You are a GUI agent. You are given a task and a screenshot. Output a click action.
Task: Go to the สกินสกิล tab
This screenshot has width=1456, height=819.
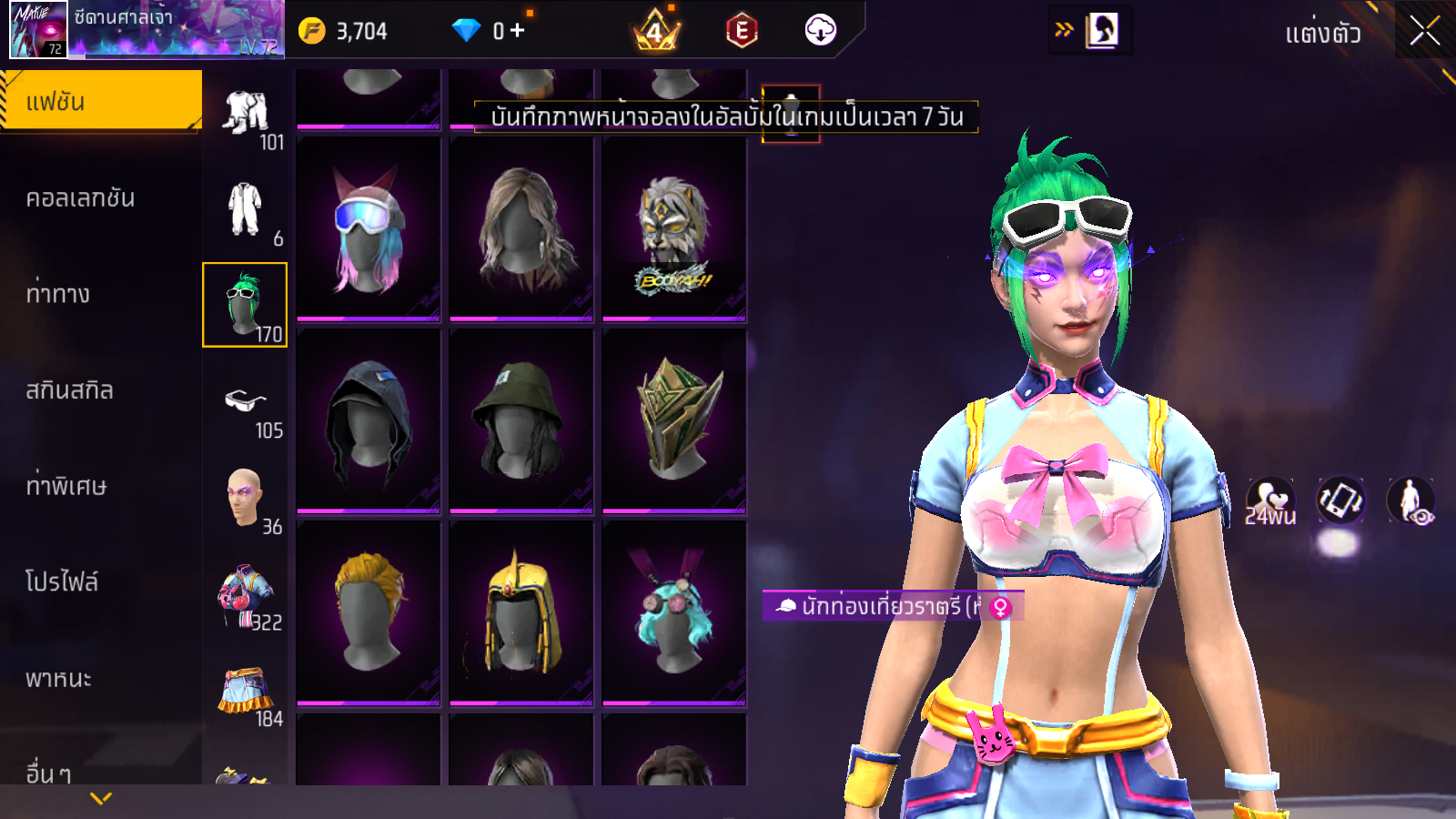coord(70,390)
